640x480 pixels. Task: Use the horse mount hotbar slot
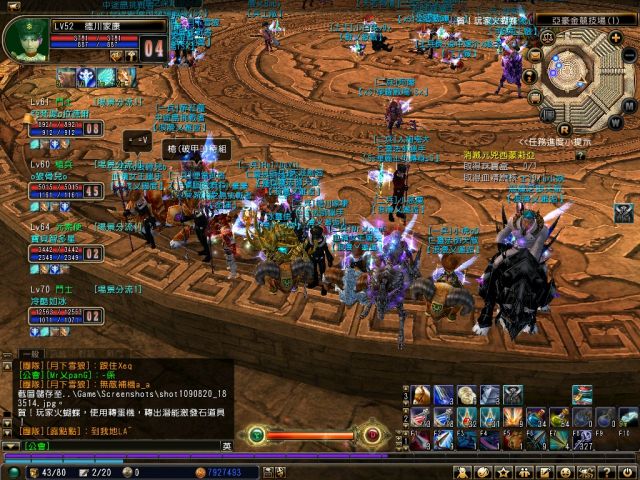(x=421, y=394)
